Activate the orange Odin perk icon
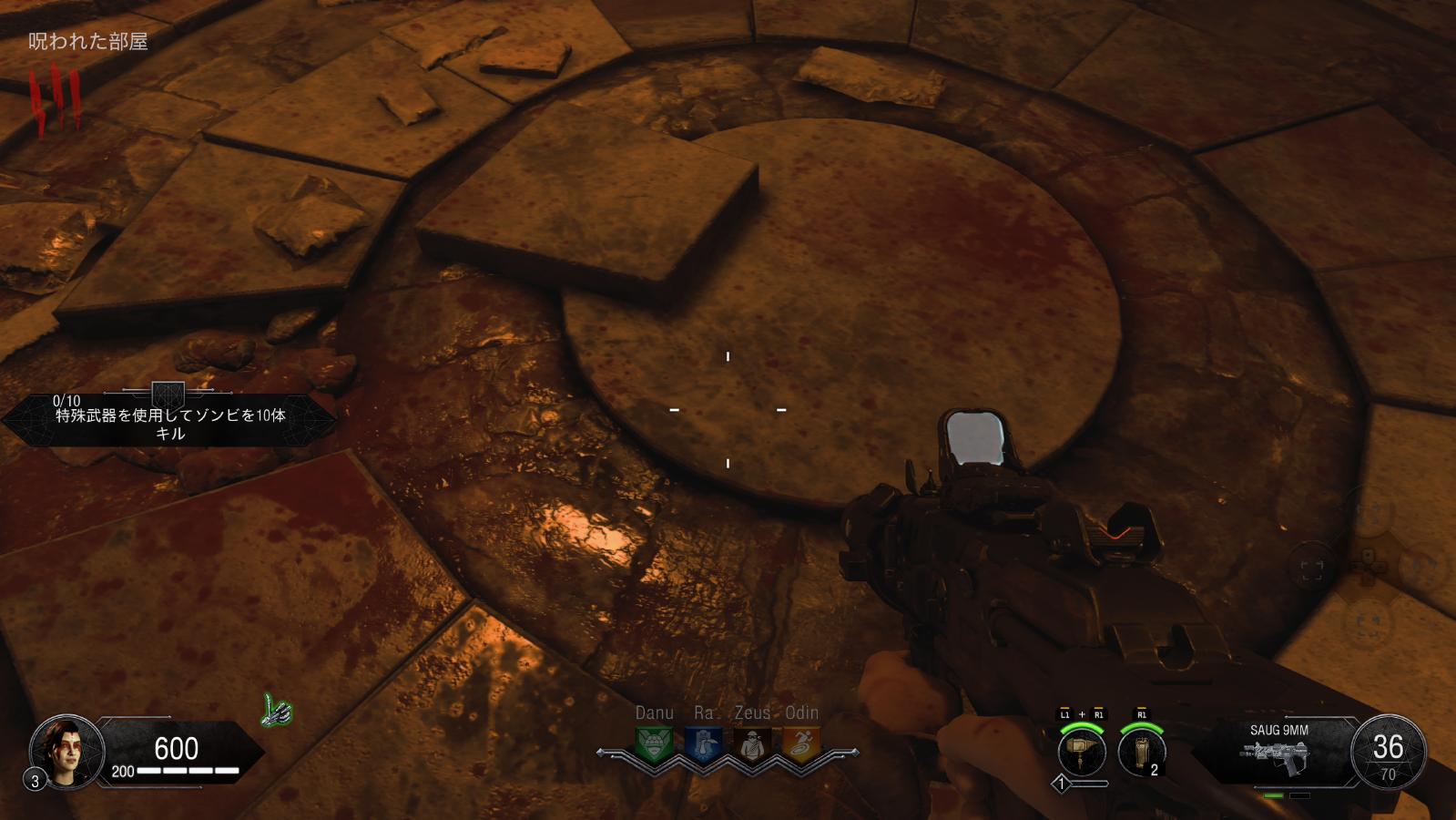Screen dimensions: 1456x820 pos(801,743)
